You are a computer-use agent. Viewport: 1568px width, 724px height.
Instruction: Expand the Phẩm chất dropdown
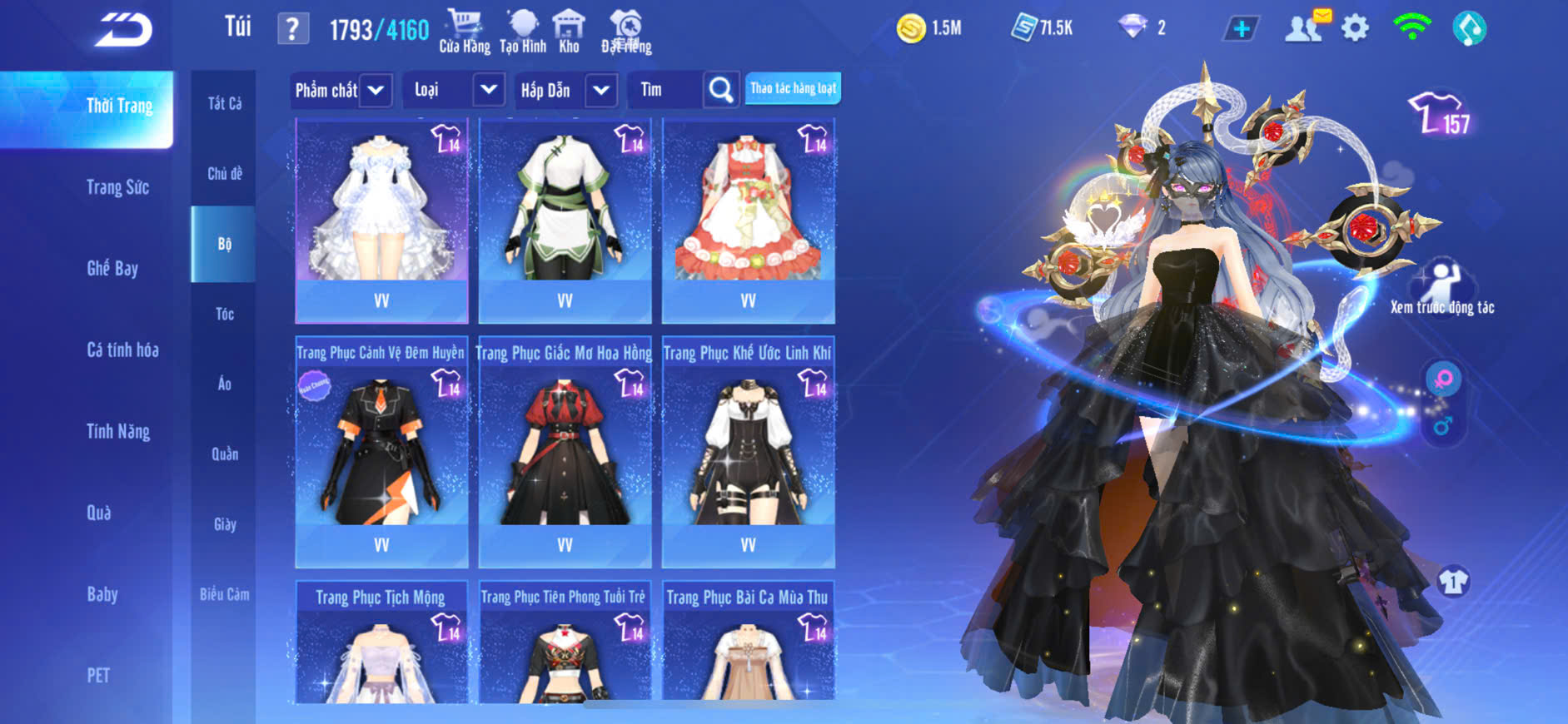coord(376,90)
